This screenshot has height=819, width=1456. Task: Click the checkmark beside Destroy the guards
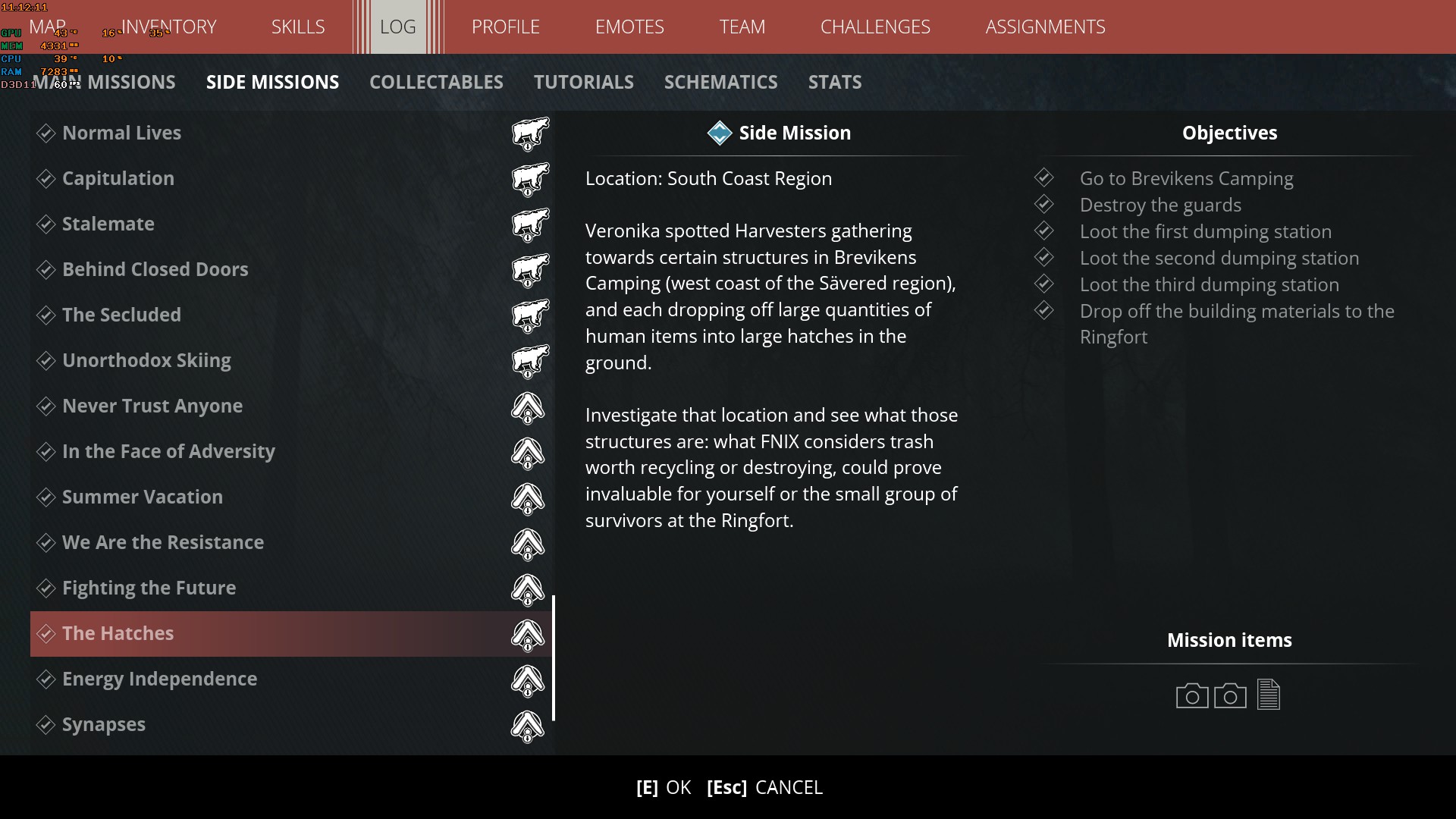1044,204
